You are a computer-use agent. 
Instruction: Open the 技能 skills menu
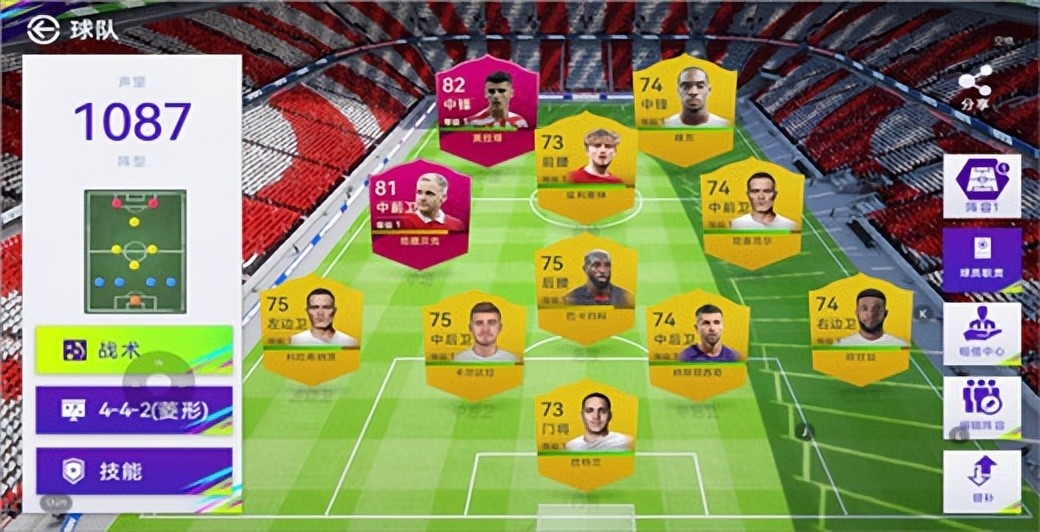(134, 471)
